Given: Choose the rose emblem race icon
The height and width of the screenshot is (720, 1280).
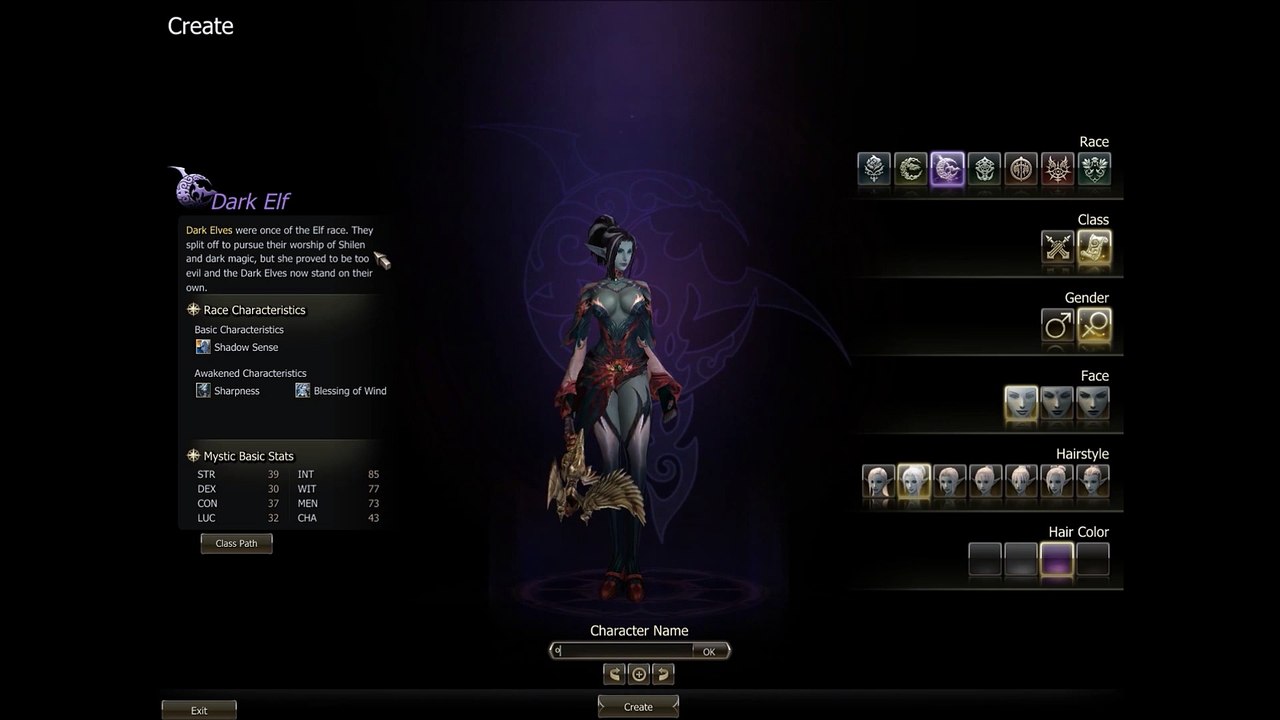Looking at the screenshot, I should (x=874, y=169).
